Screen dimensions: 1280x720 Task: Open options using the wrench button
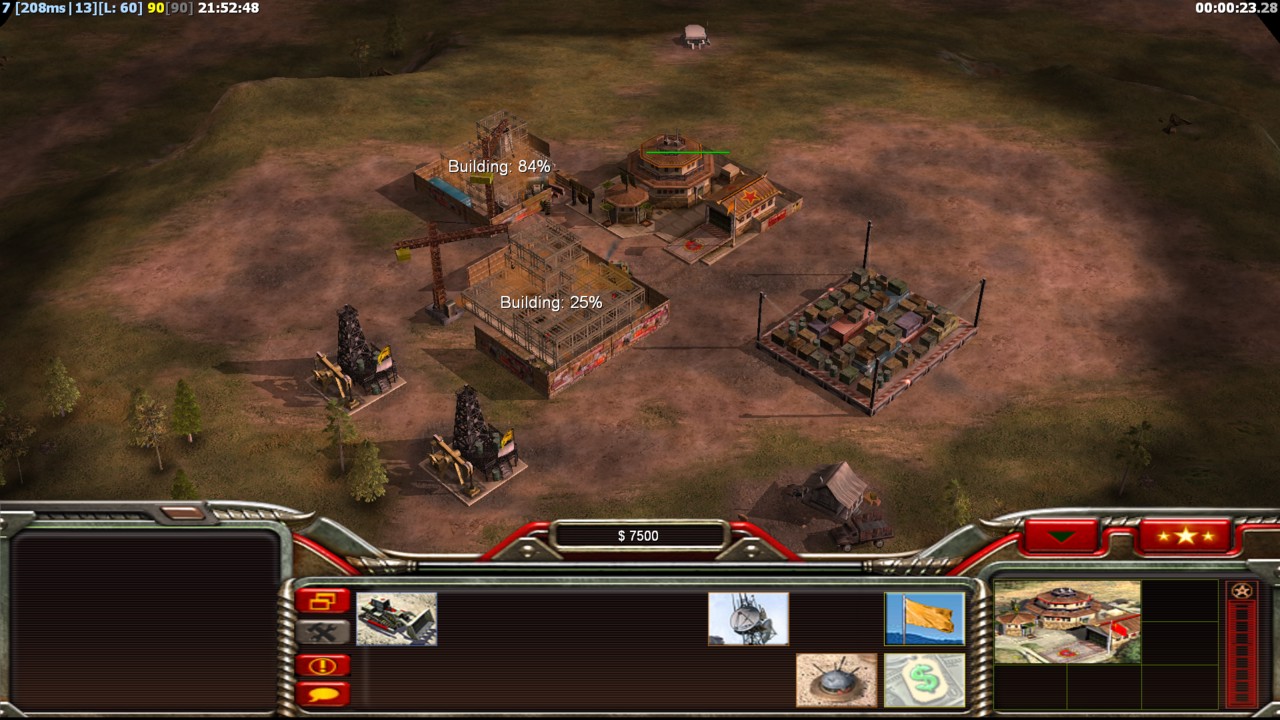(x=322, y=632)
